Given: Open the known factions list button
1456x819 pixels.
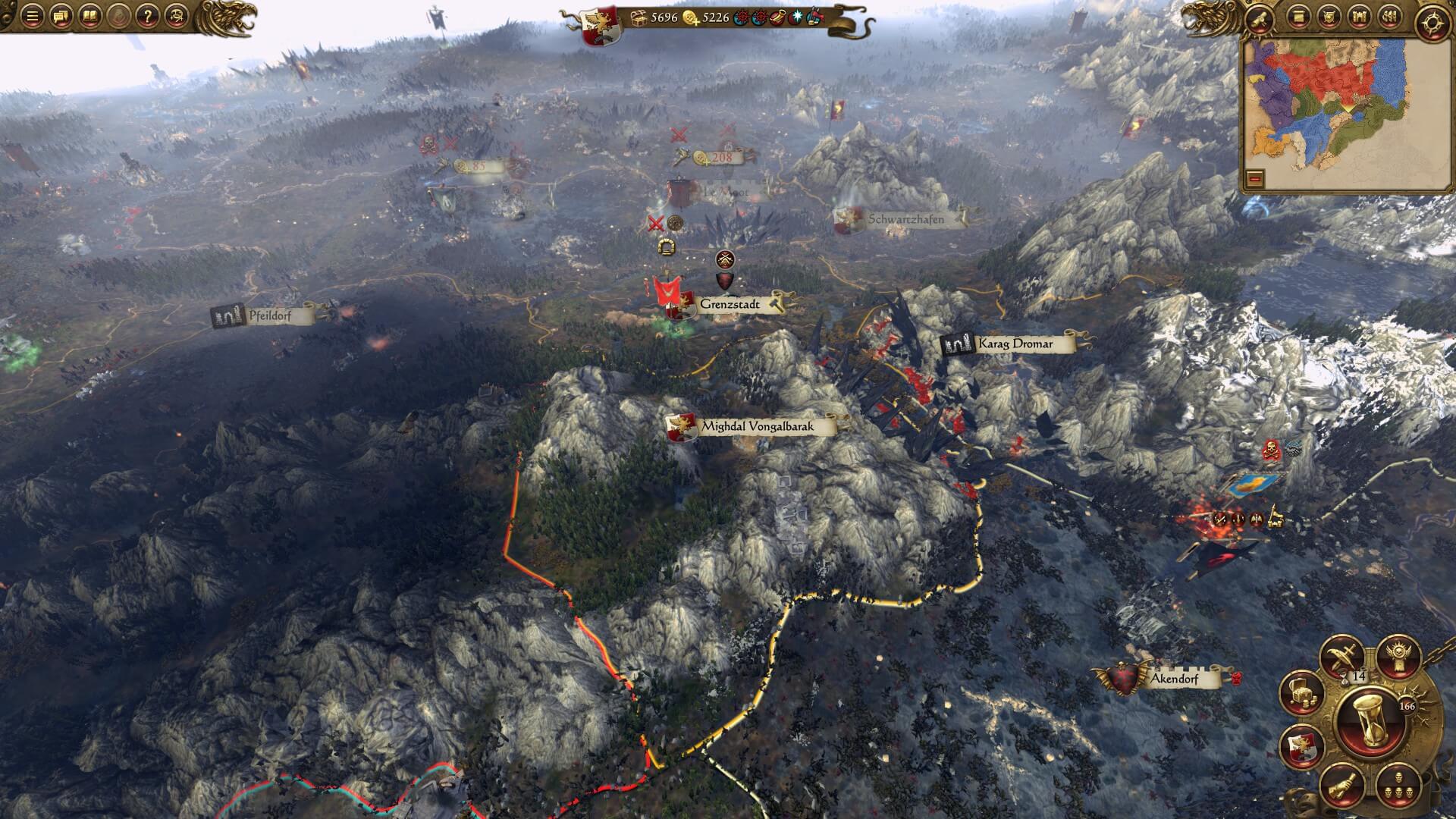Looking at the screenshot, I should 1389,17.
